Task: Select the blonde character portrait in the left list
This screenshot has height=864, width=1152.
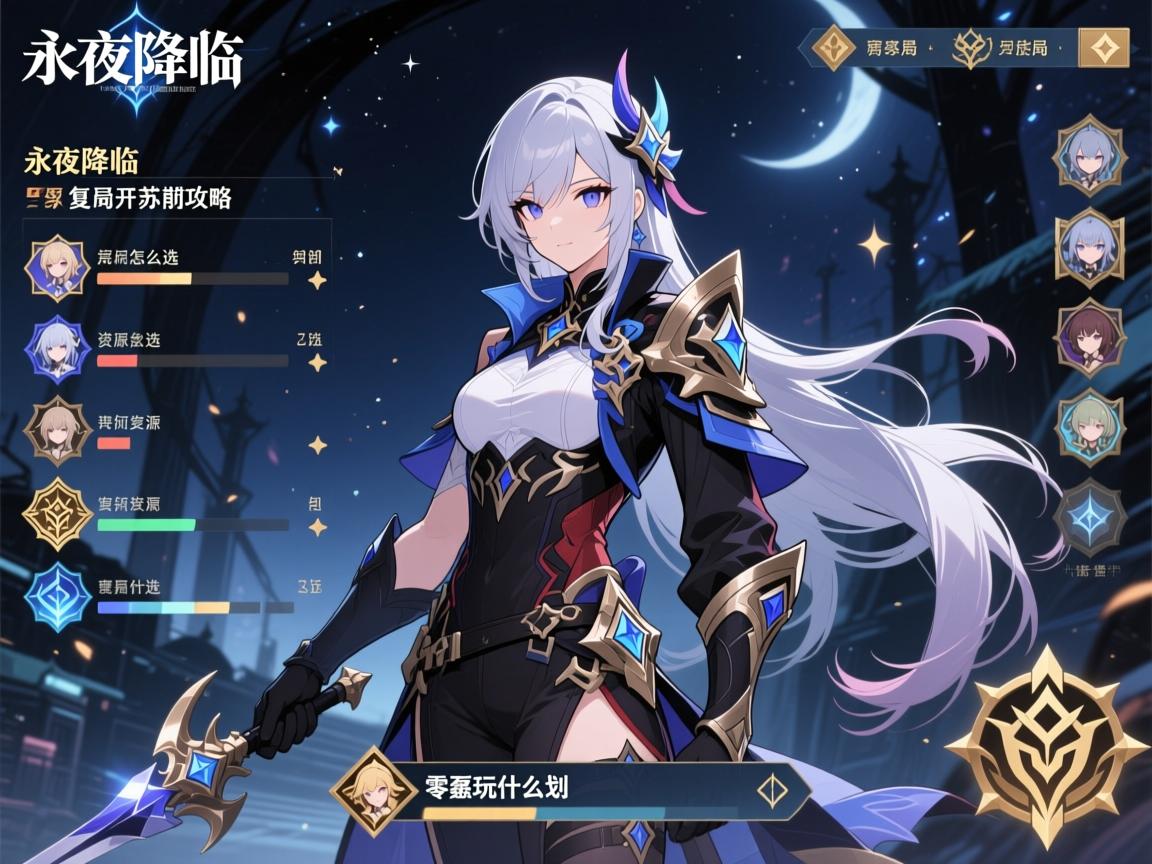Action: [59, 267]
